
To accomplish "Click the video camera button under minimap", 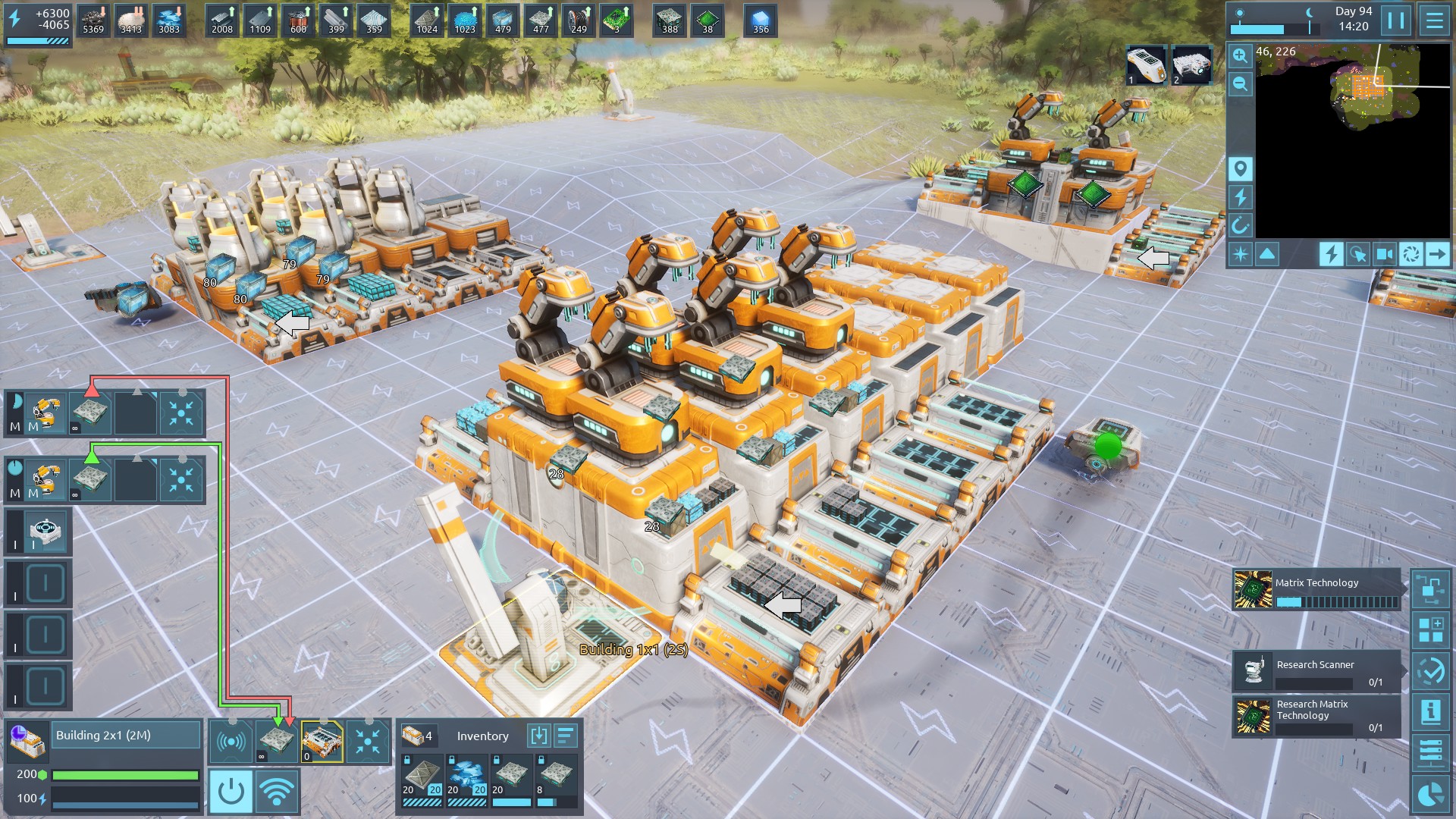I will coord(1384,254).
